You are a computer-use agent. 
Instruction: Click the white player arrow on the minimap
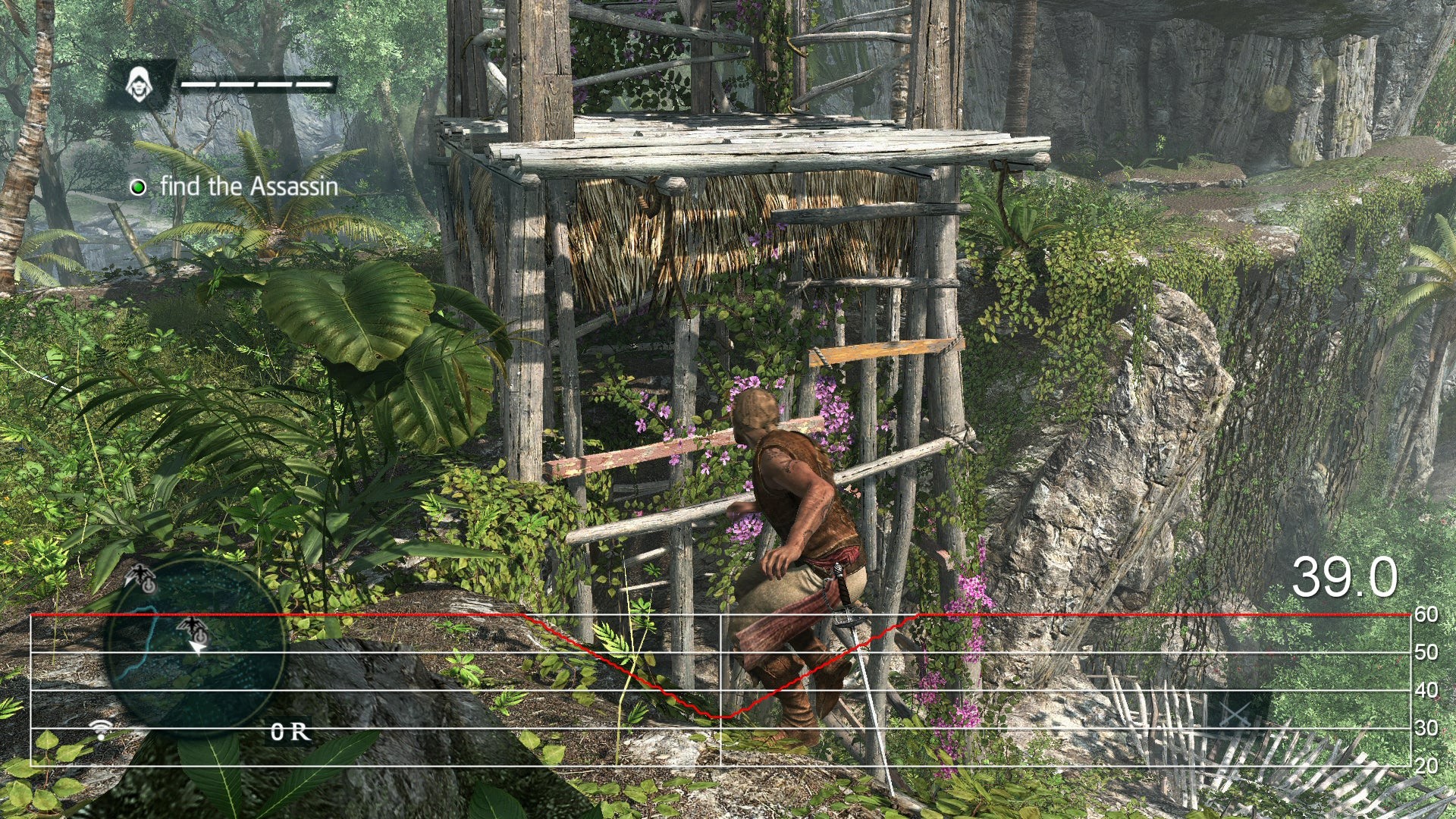pos(197,646)
